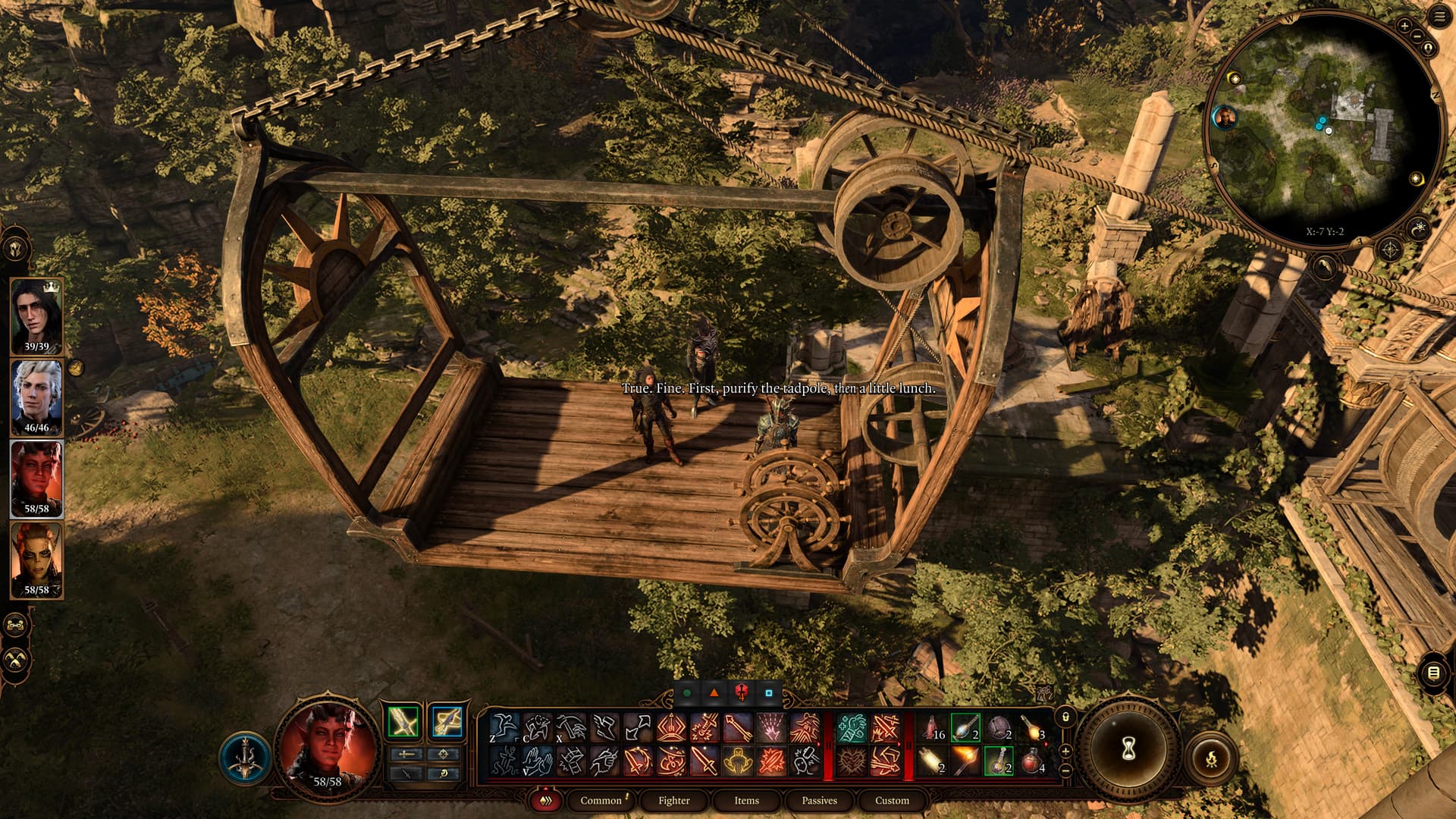
Task: Zoom out the minimap with minus button
Action: click(1417, 36)
